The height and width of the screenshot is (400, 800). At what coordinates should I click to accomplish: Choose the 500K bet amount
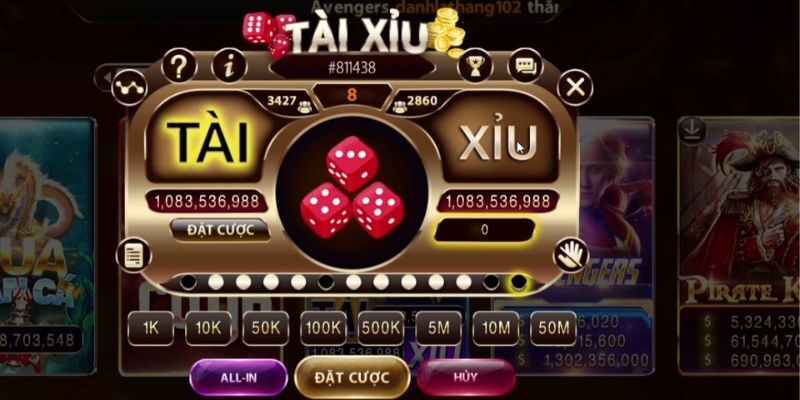[x=381, y=328]
